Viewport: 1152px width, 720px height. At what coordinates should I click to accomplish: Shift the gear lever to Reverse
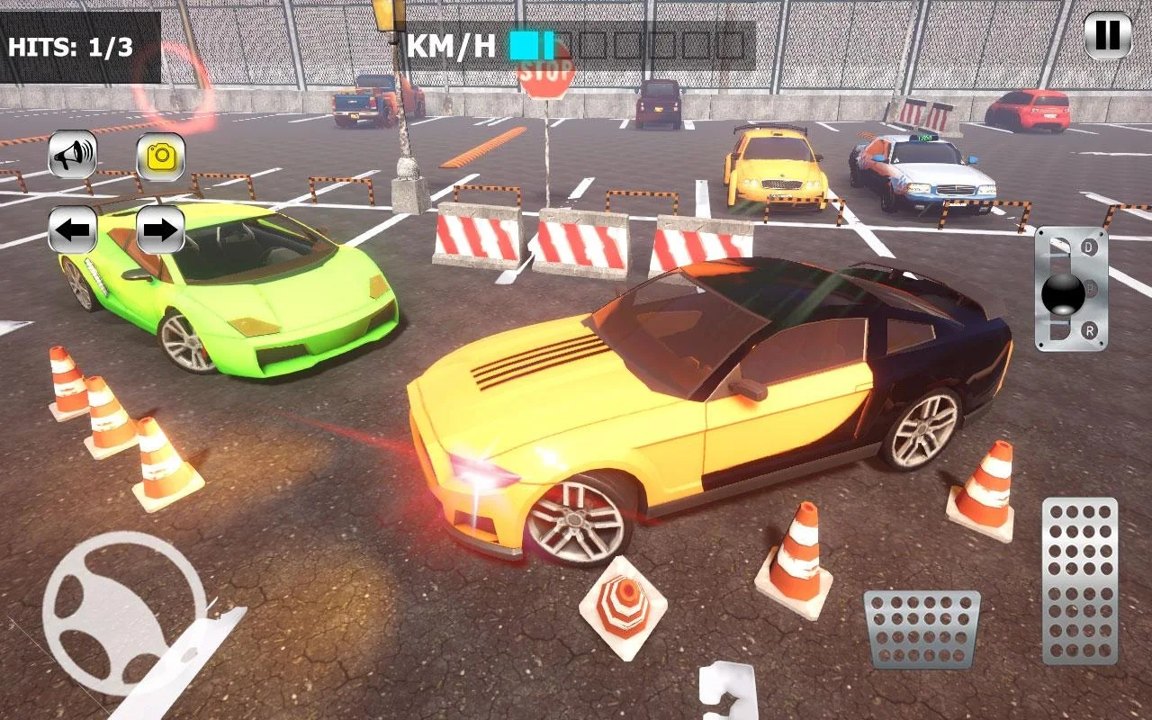coord(1089,331)
